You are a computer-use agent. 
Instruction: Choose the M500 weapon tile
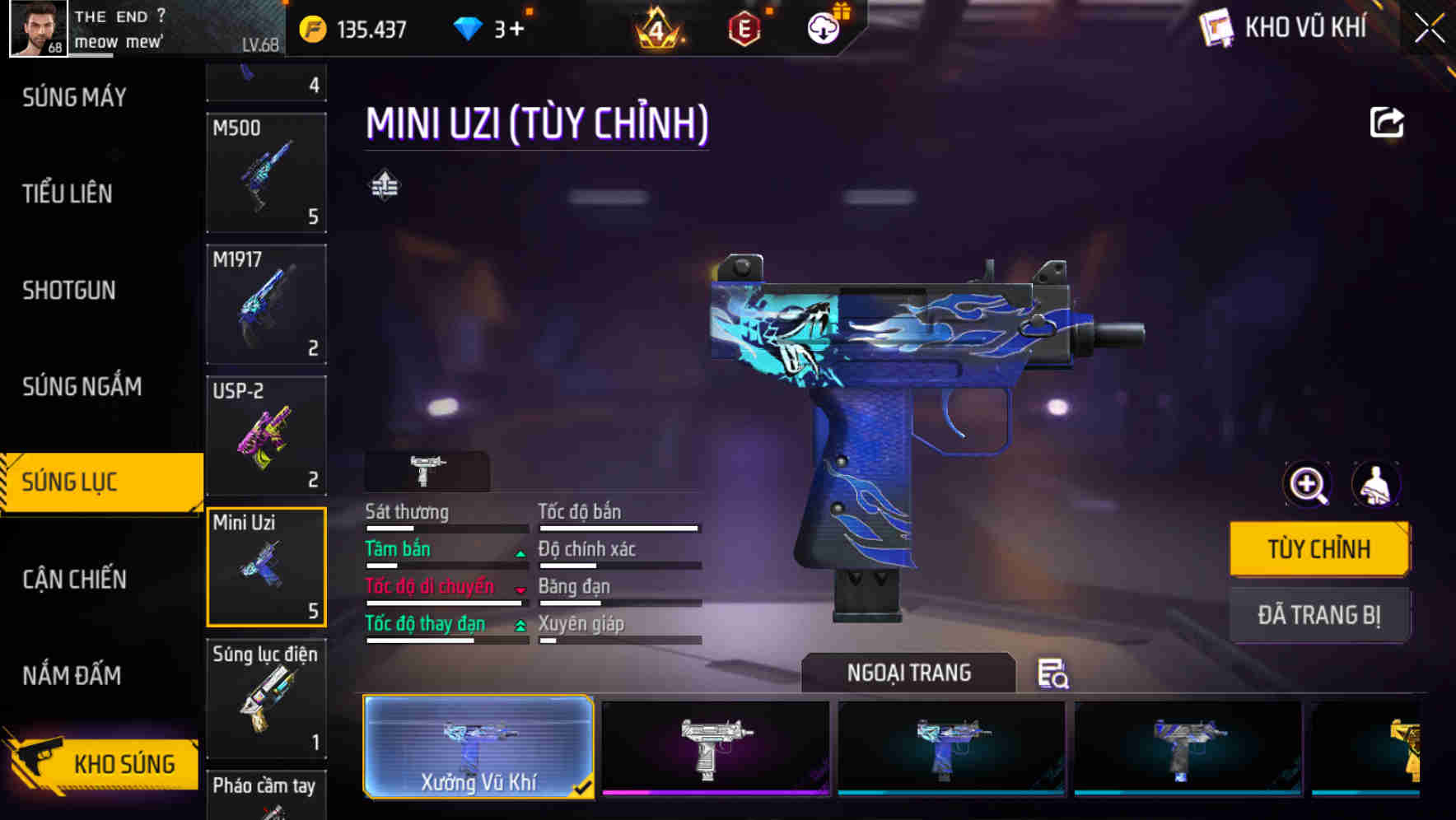tap(266, 173)
